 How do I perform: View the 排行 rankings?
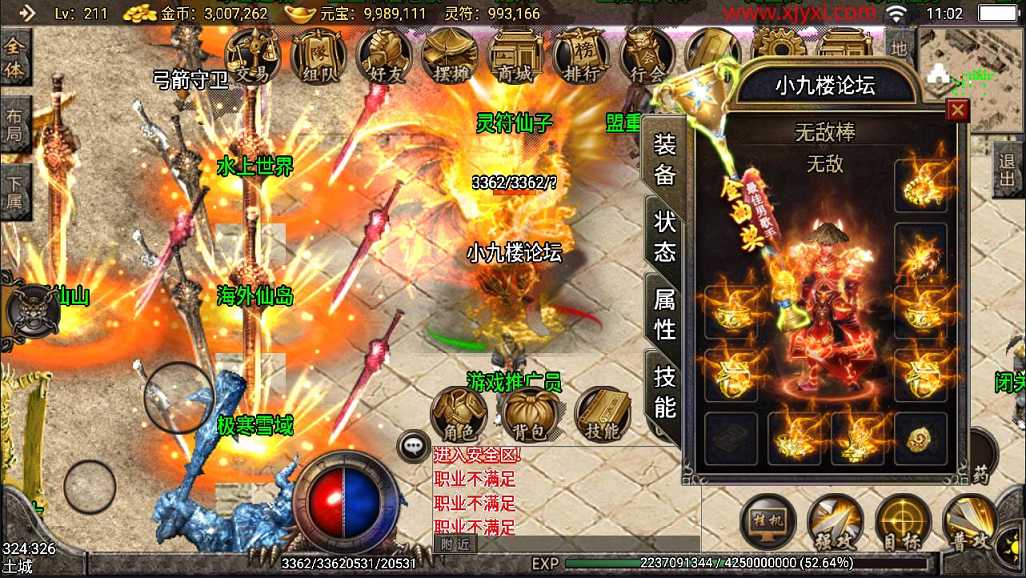tap(580, 54)
